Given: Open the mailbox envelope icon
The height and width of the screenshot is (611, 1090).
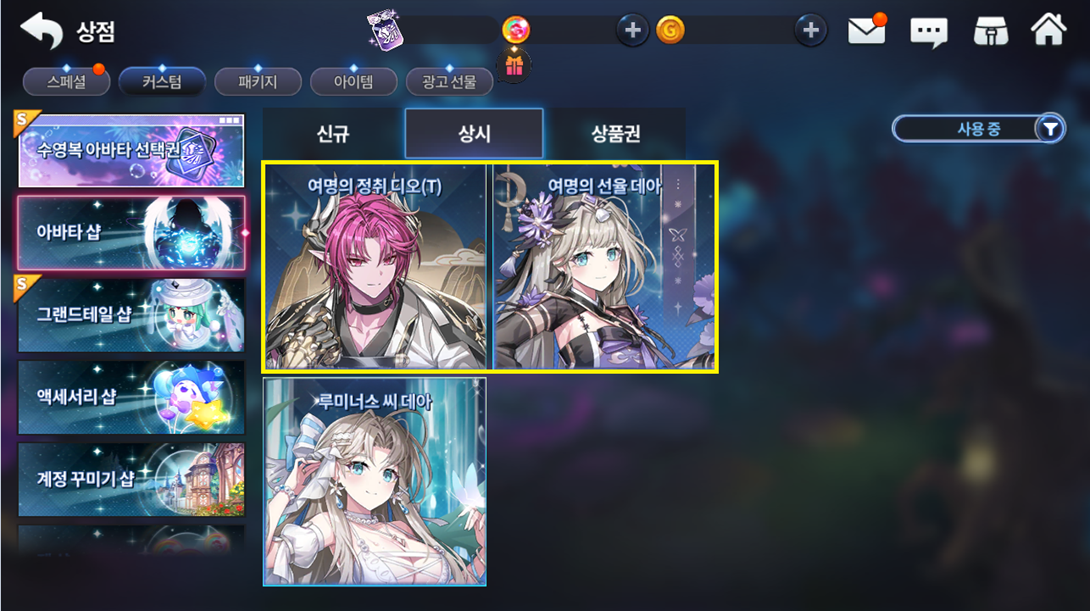Looking at the screenshot, I should point(867,31).
